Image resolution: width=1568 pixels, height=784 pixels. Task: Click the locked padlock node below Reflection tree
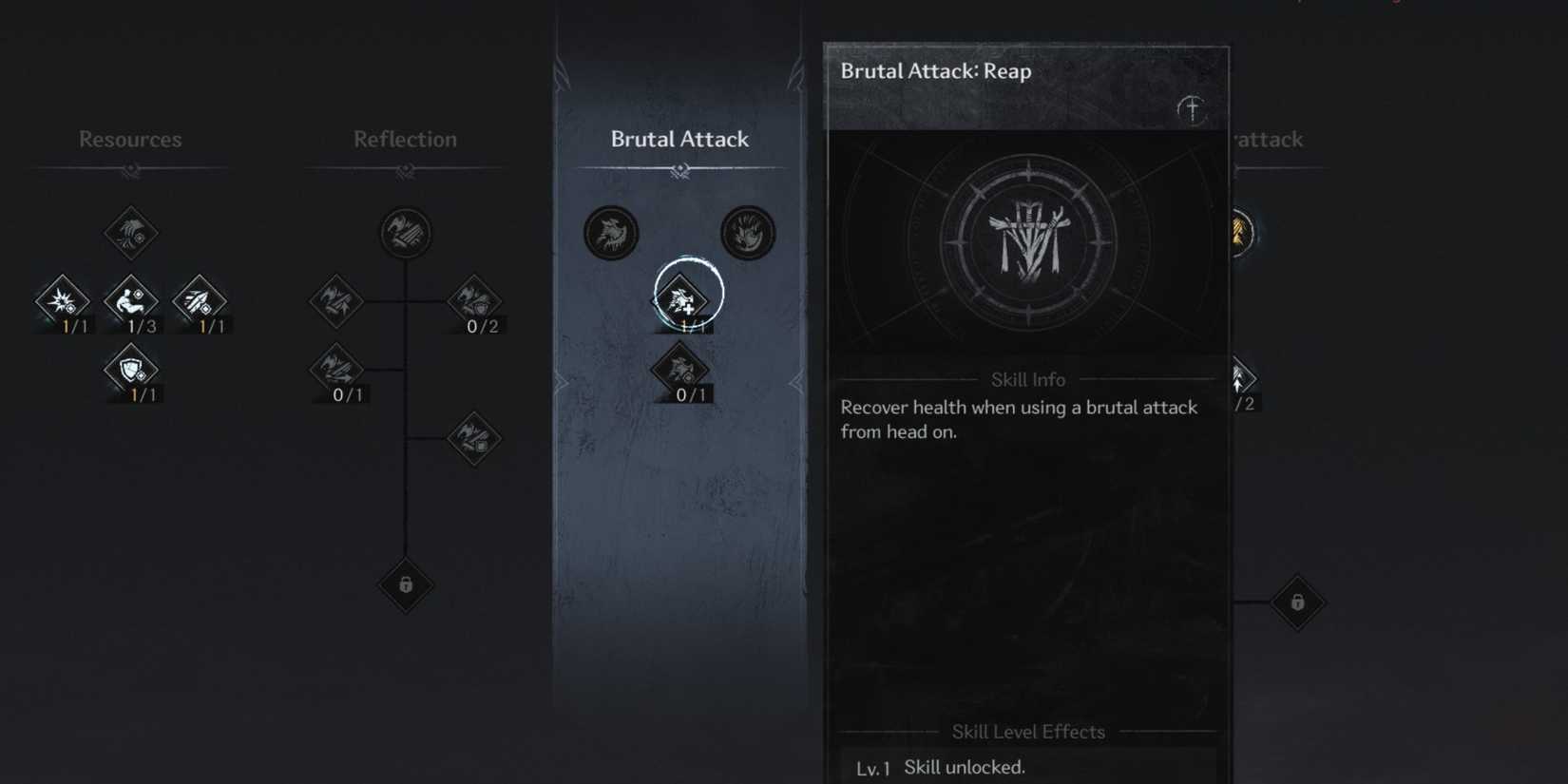[x=406, y=587]
